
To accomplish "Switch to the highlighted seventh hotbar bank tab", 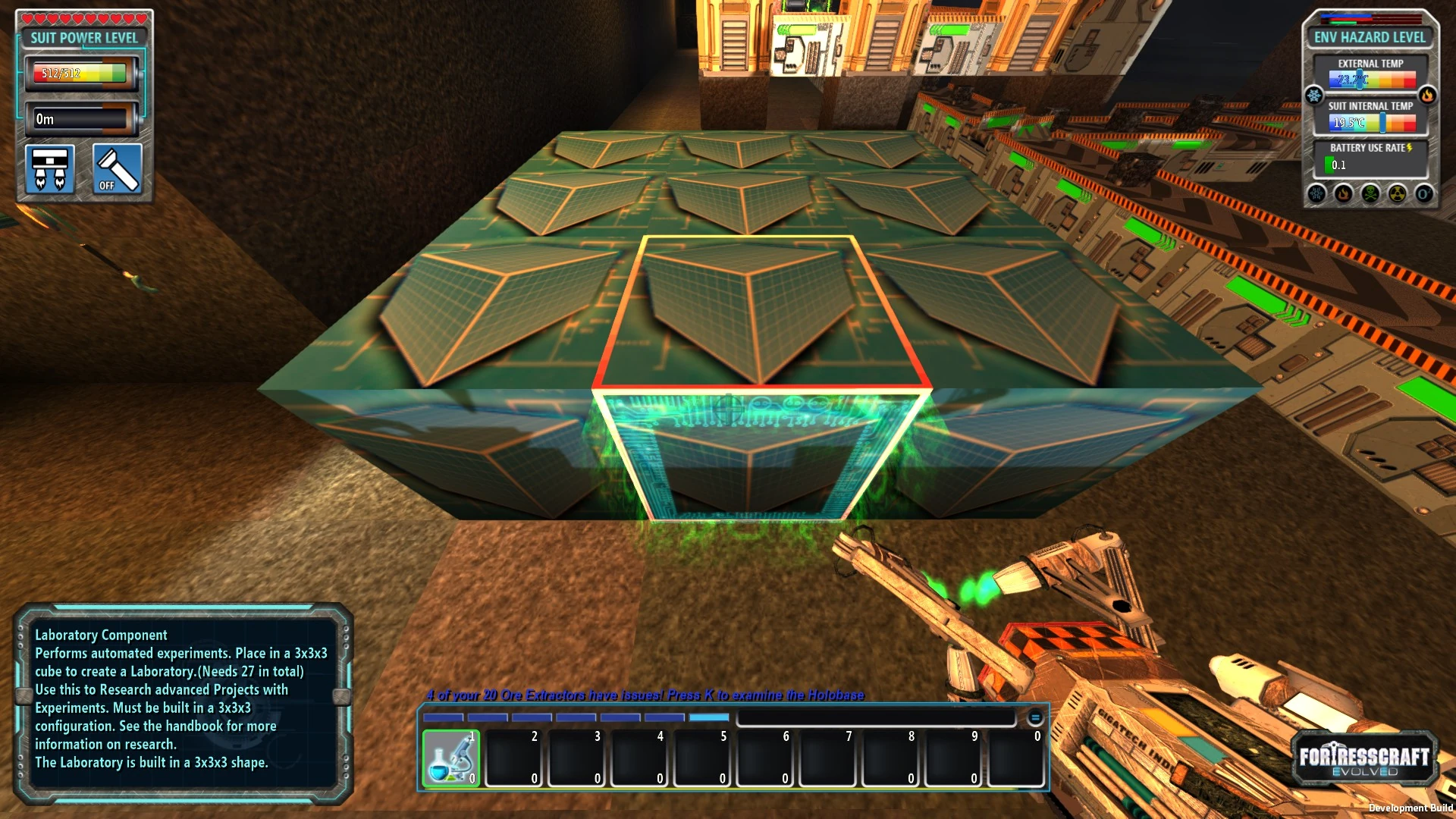I will (709, 717).
